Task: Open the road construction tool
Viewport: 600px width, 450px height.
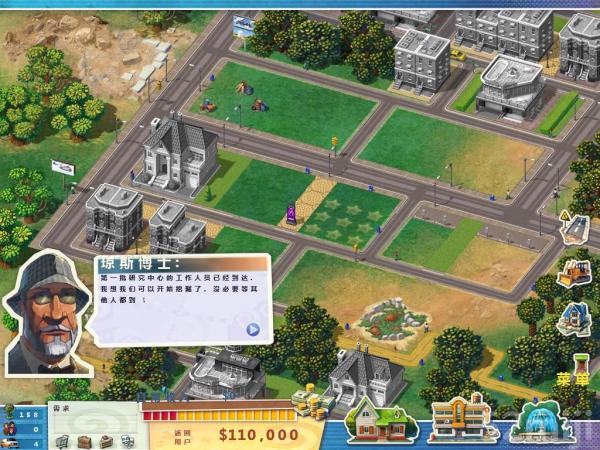Action: coord(574,227)
